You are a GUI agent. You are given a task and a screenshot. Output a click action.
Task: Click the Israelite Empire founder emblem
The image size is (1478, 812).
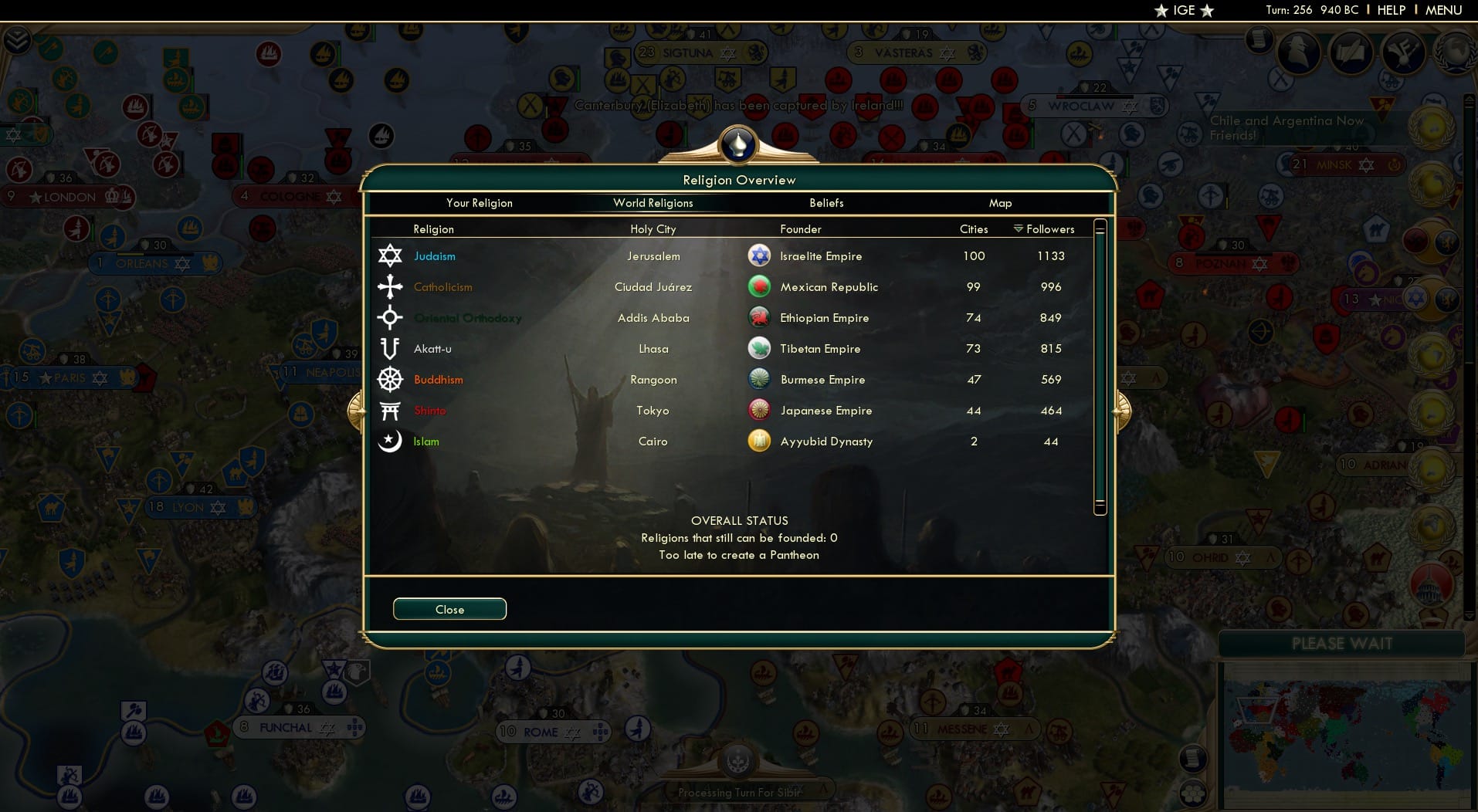[x=760, y=255]
